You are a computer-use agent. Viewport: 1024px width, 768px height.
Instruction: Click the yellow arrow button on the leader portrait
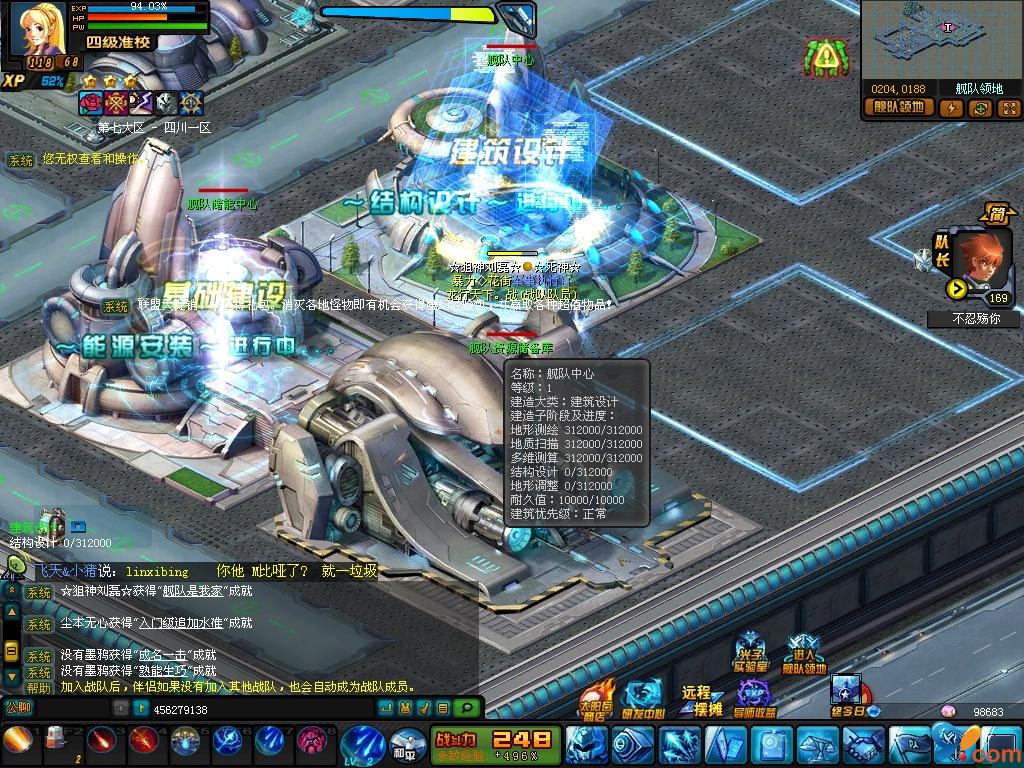point(956,289)
